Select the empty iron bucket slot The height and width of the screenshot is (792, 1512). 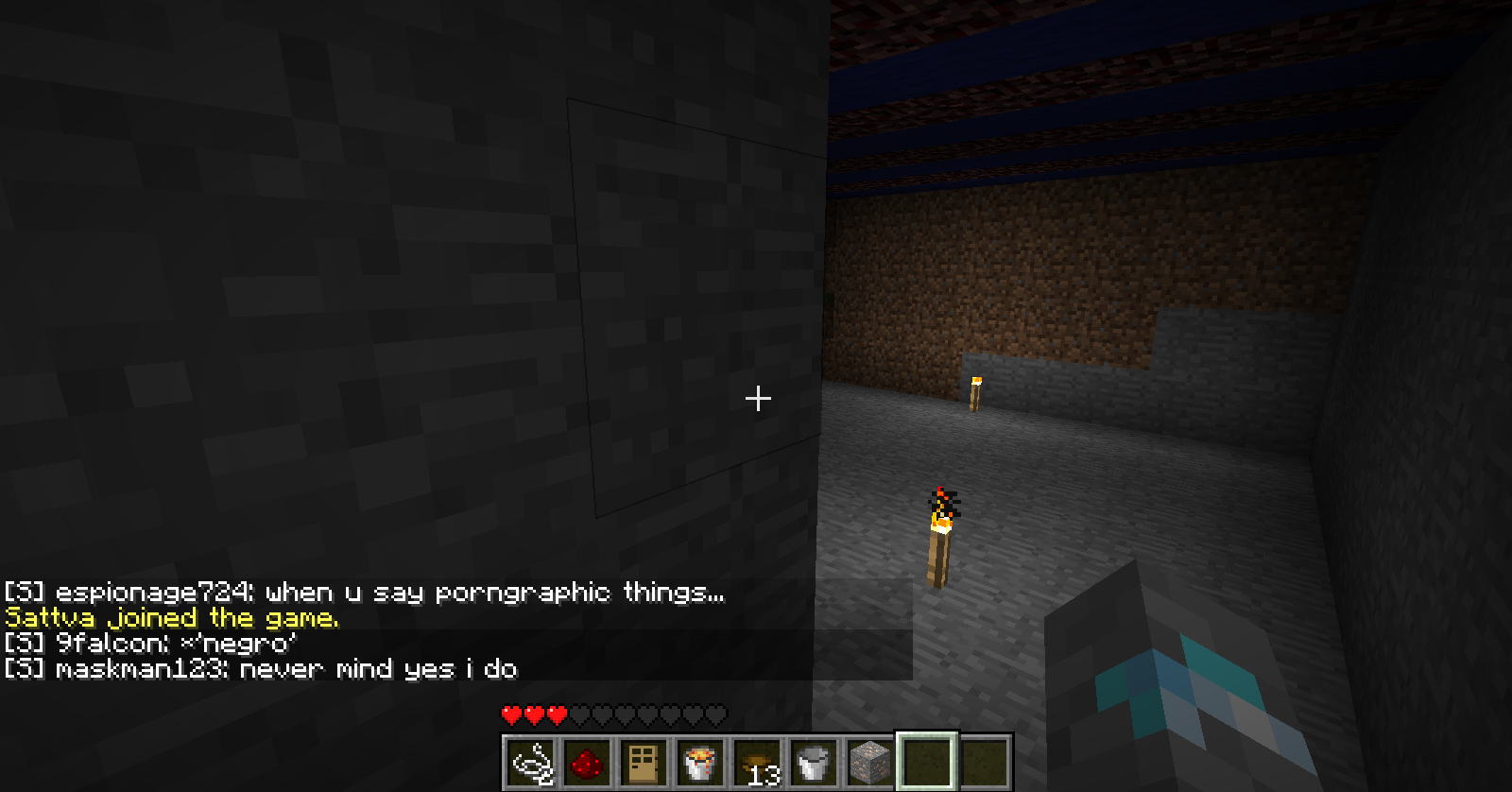click(x=813, y=762)
